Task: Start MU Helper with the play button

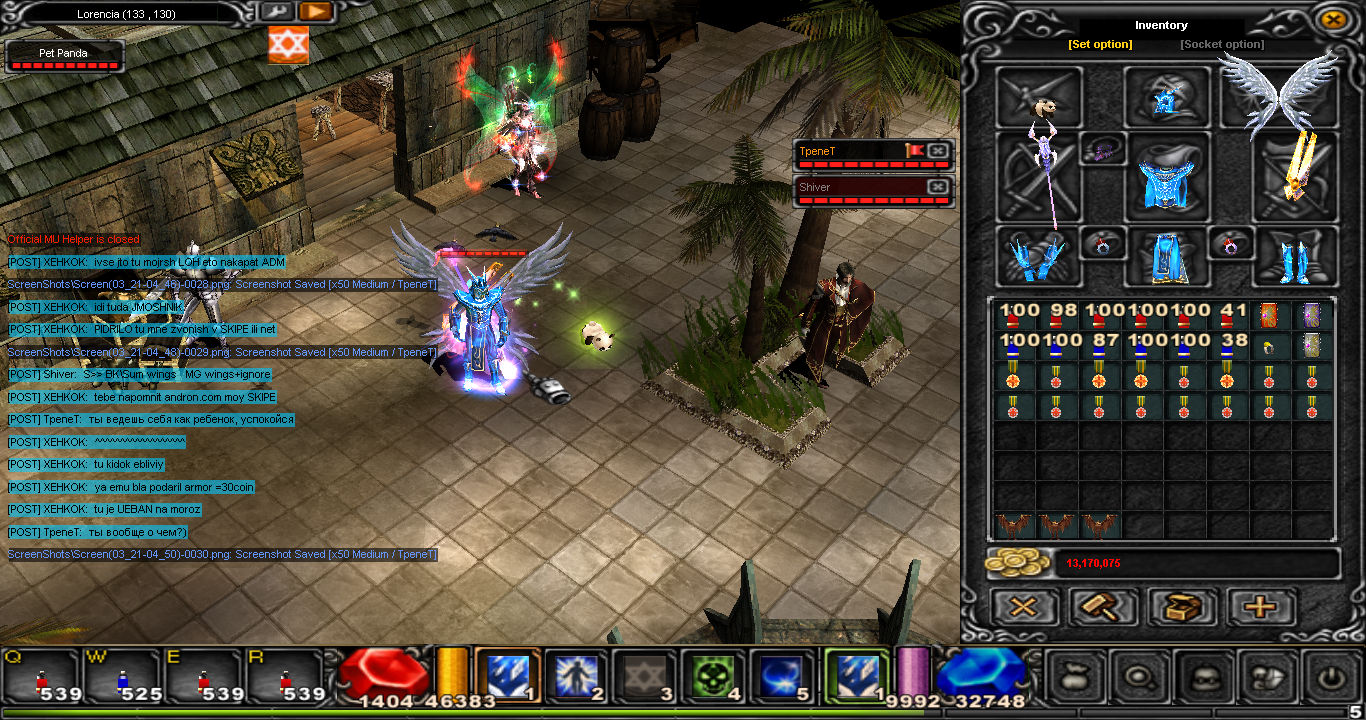Action: point(315,12)
